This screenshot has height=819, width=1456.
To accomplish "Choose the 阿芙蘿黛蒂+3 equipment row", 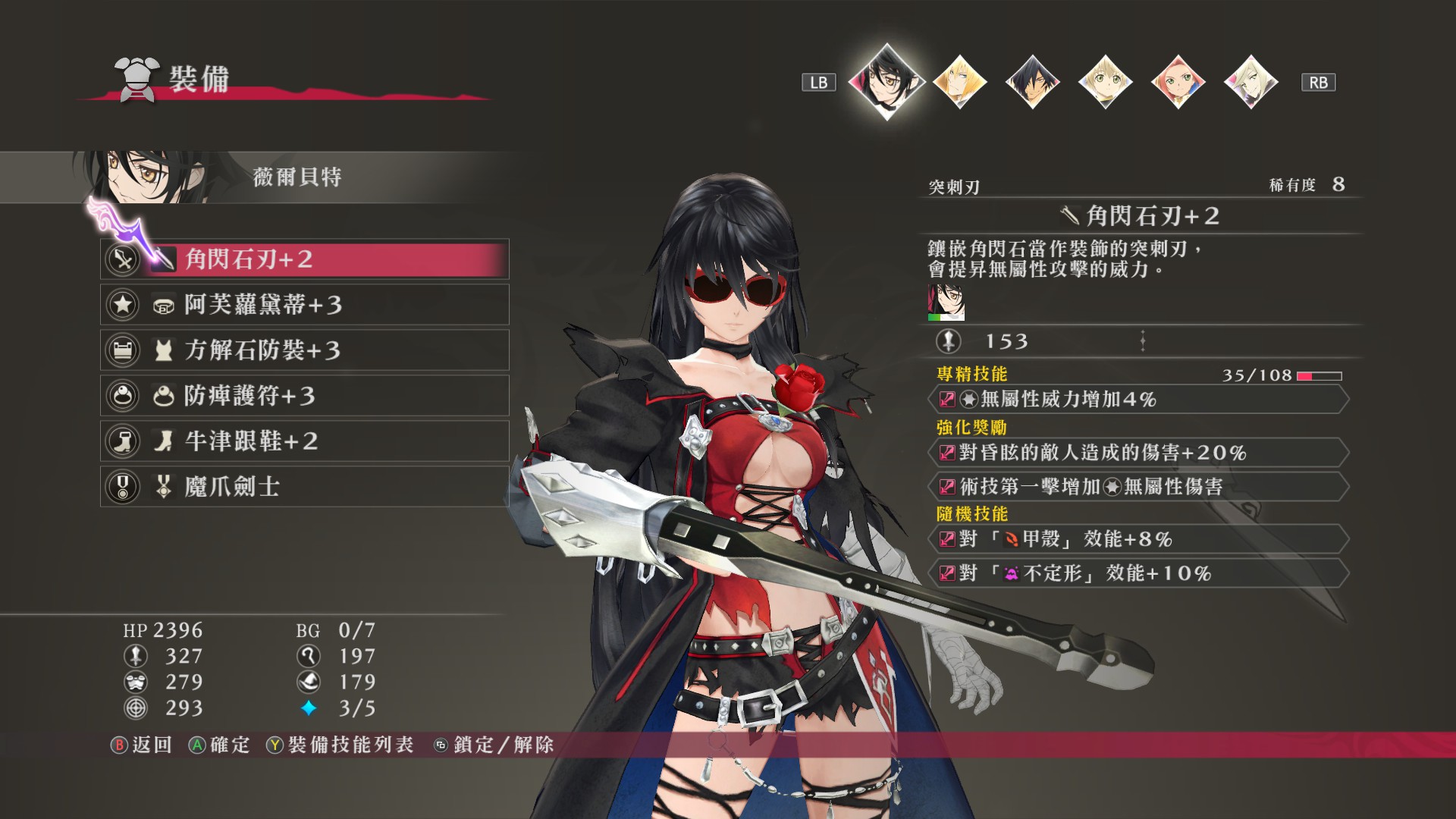I will click(x=304, y=305).
